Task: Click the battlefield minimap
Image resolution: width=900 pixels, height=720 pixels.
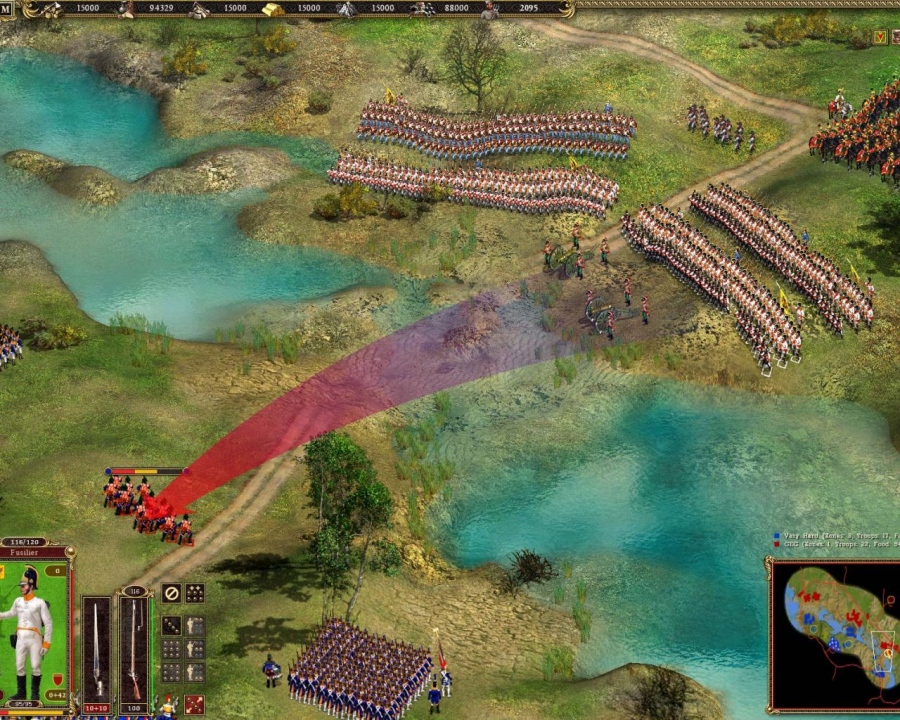Action: [835, 635]
